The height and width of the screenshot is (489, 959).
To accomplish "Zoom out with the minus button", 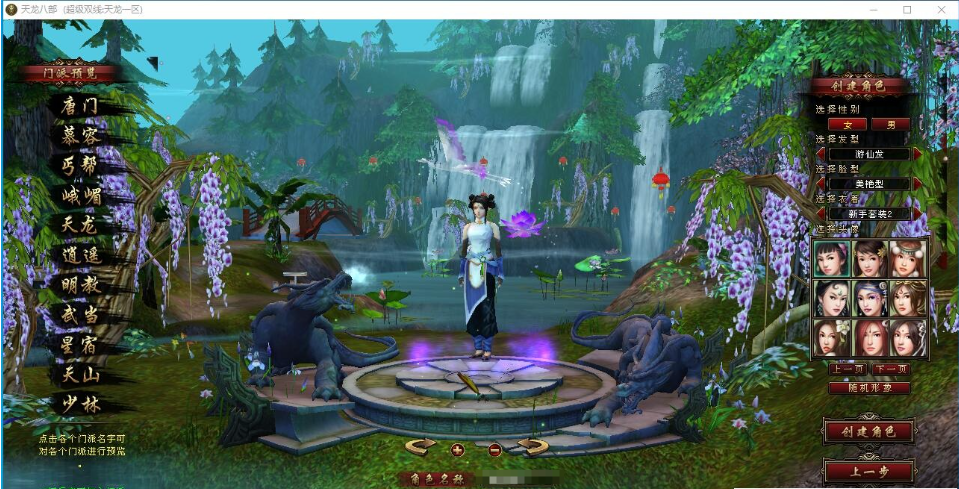I will point(494,449).
